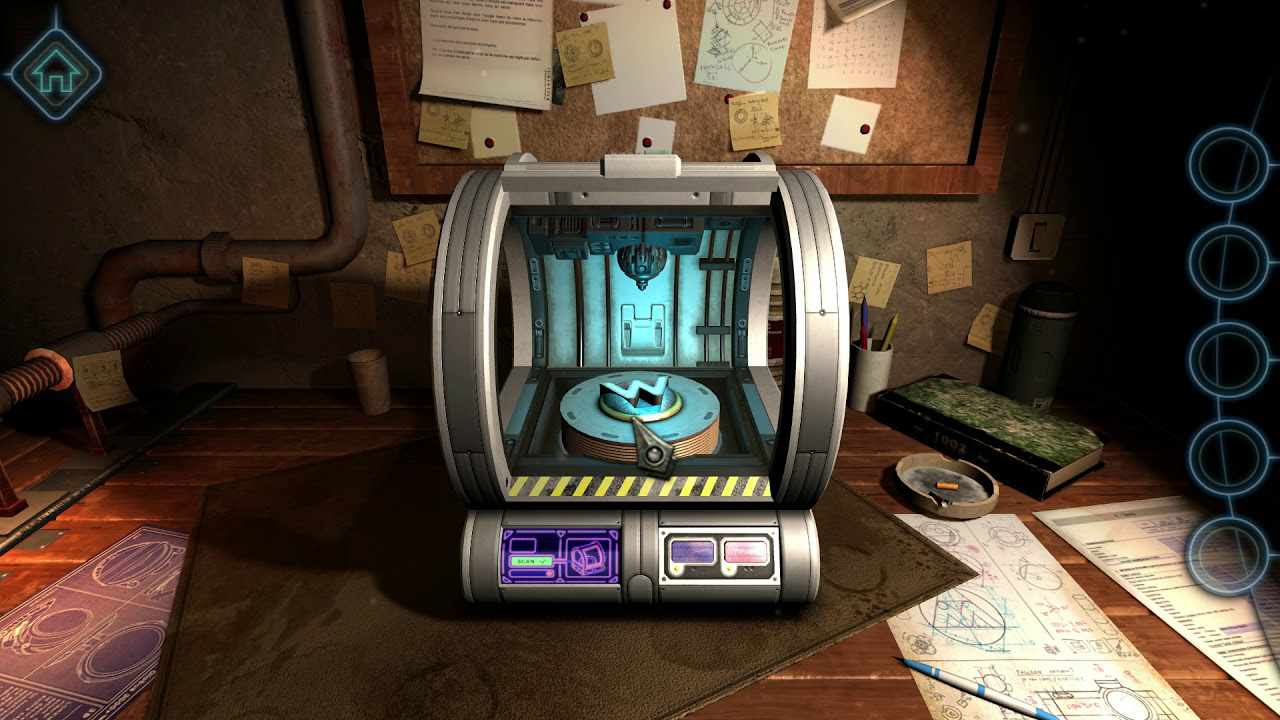1280x720 pixels.
Task: Click the purple scanner schematic icon
Action: (x=588, y=555)
